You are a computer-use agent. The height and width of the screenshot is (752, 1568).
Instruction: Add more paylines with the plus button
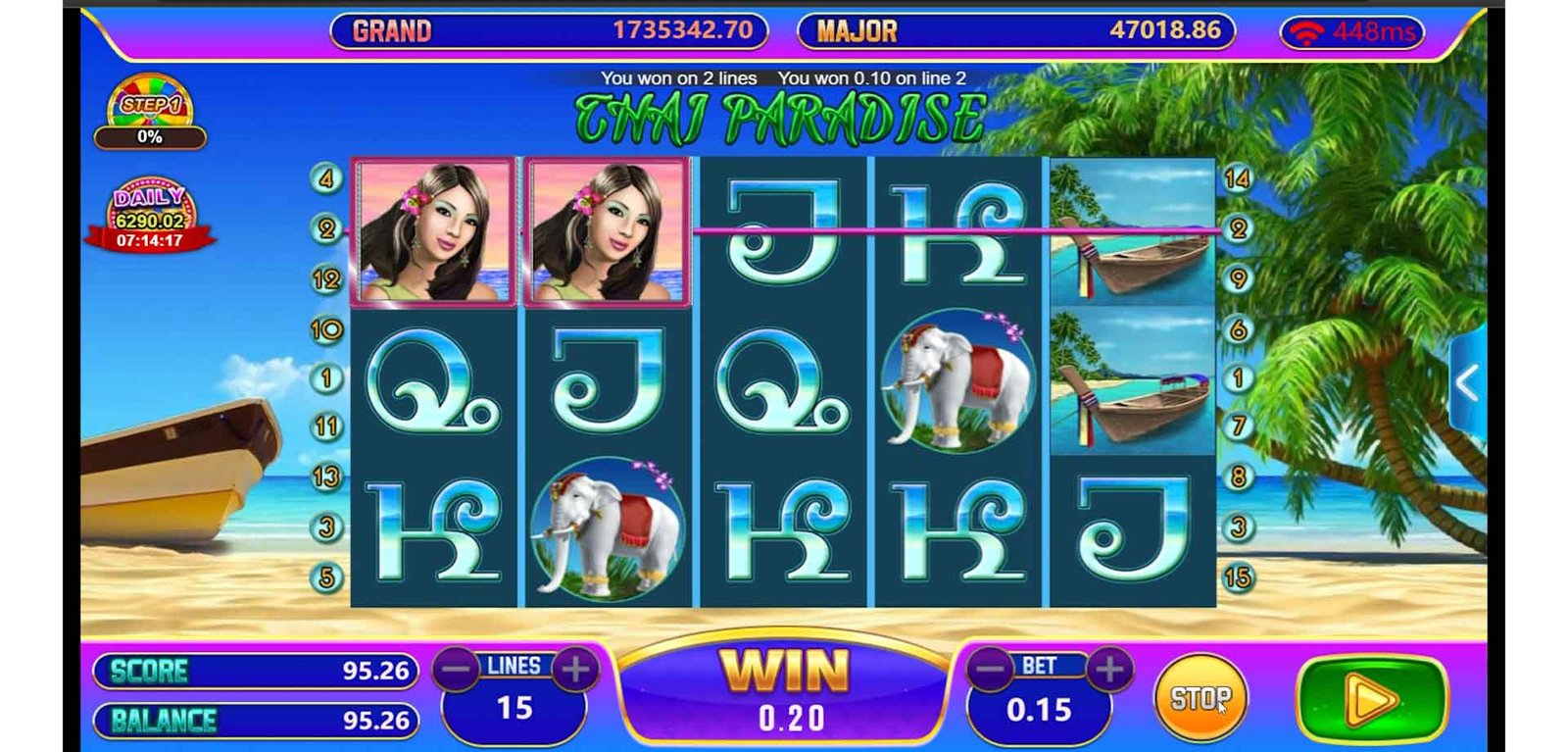pyautogui.click(x=575, y=670)
